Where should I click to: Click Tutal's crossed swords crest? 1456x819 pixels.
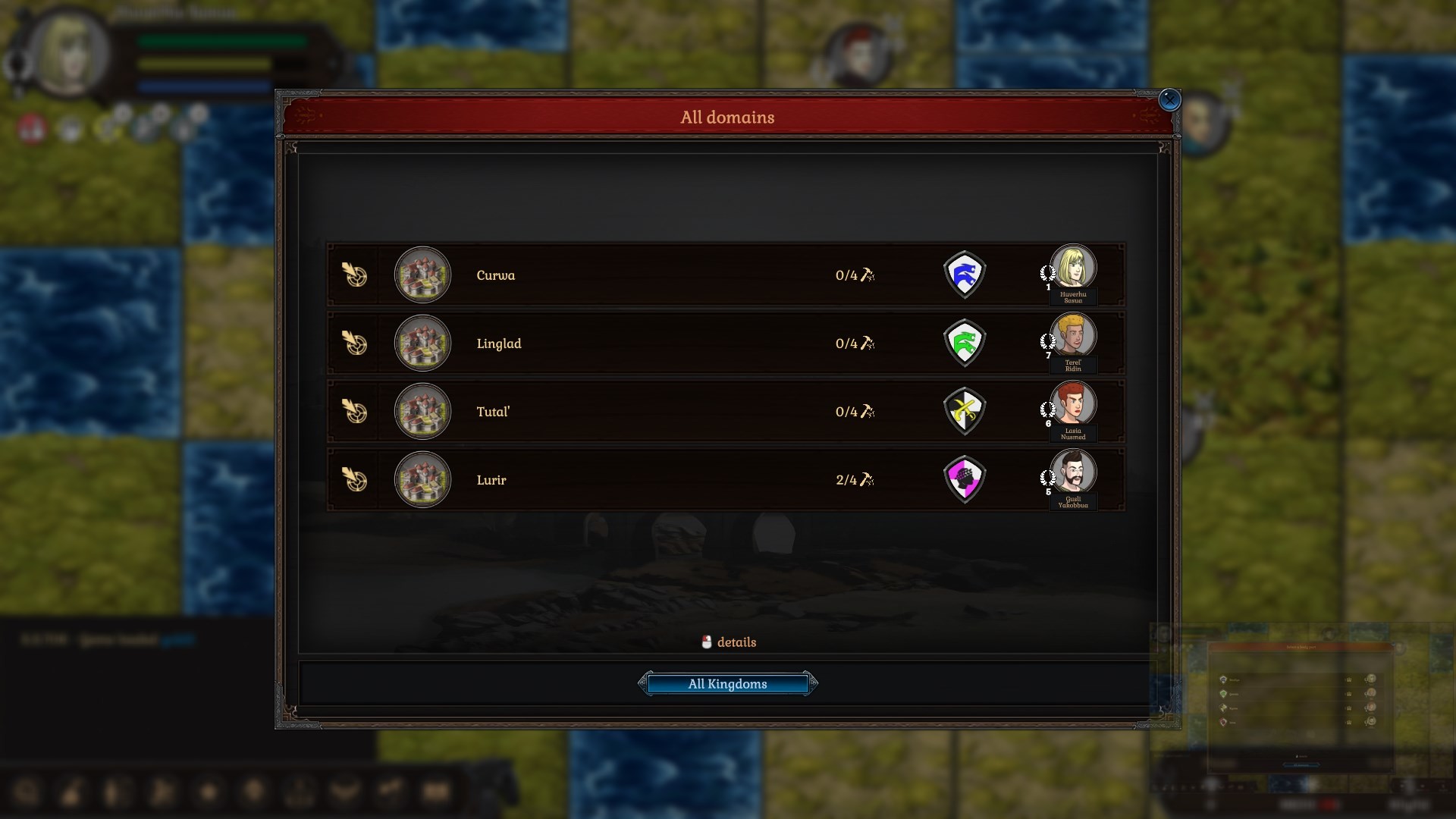pos(965,412)
